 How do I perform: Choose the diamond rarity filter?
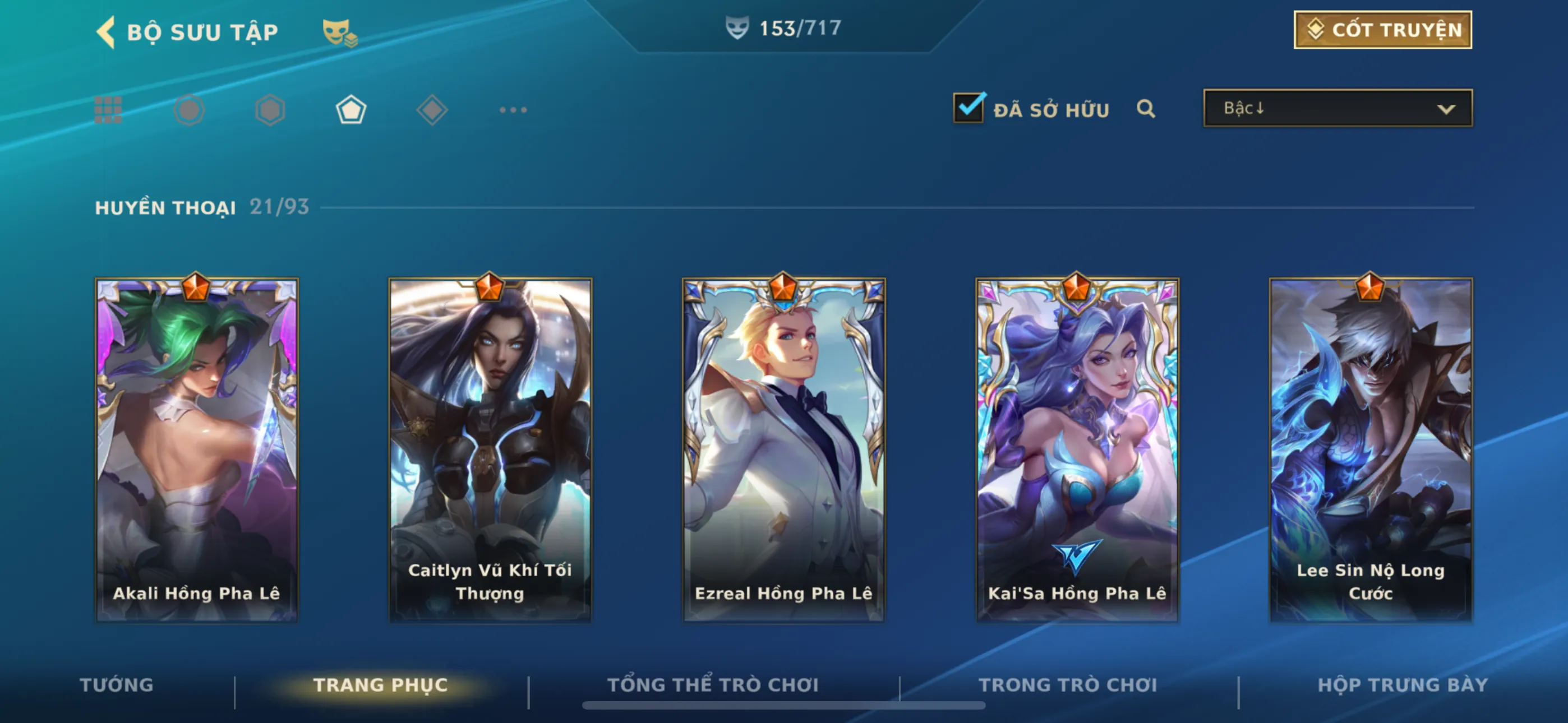(432, 110)
